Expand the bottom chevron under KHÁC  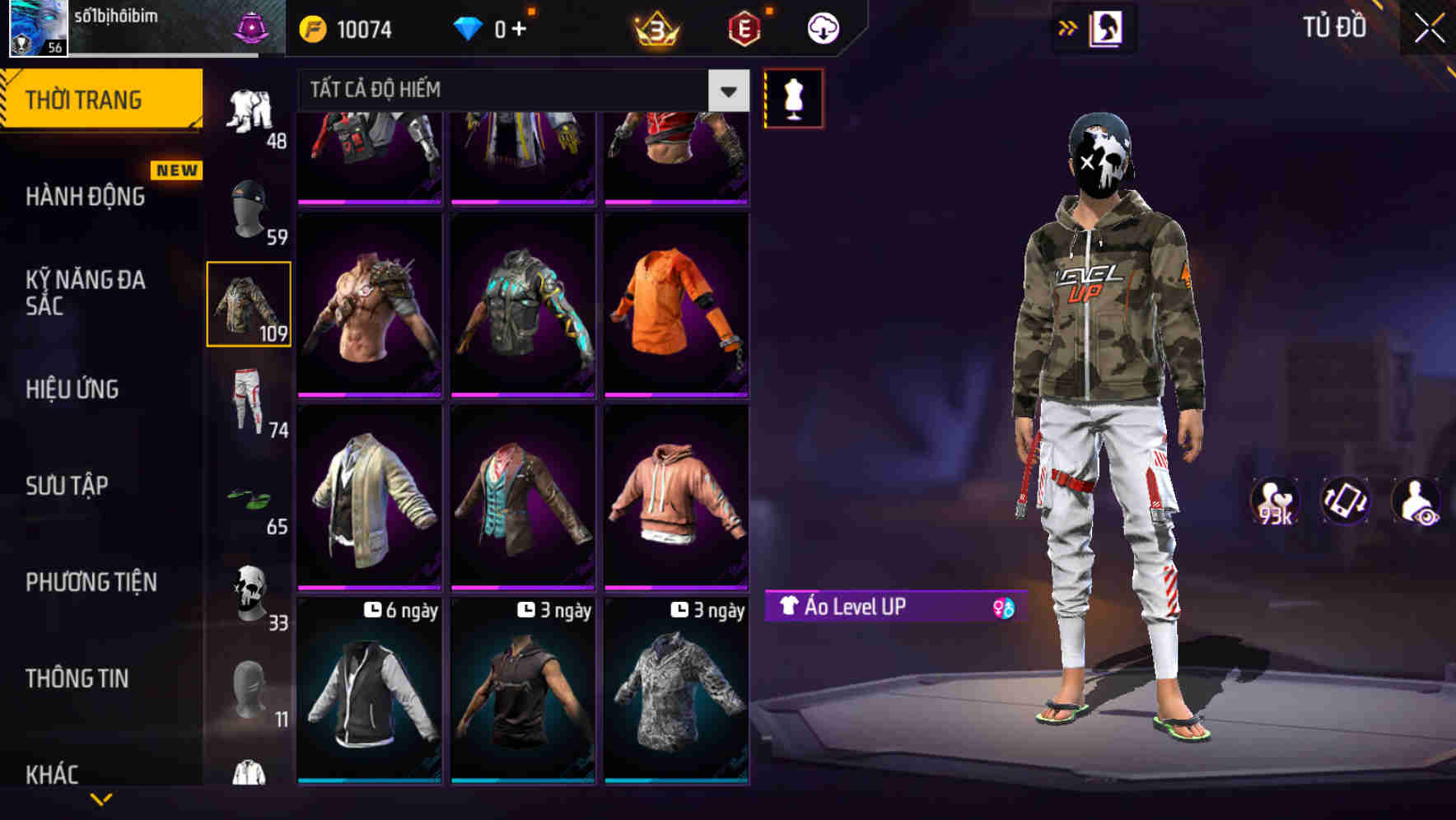102,799
